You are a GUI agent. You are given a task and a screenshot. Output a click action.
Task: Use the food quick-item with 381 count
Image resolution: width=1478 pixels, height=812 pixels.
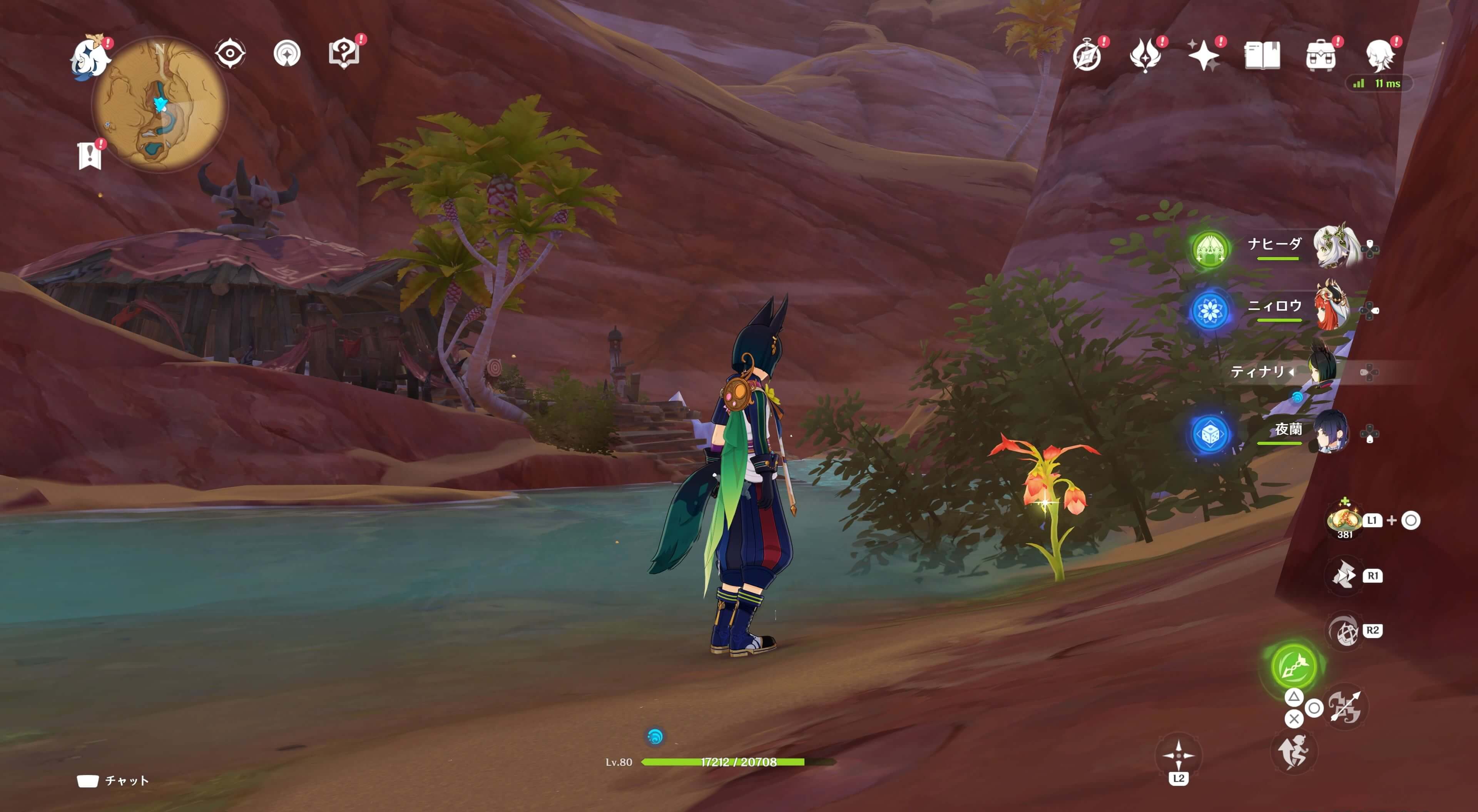1344,520
